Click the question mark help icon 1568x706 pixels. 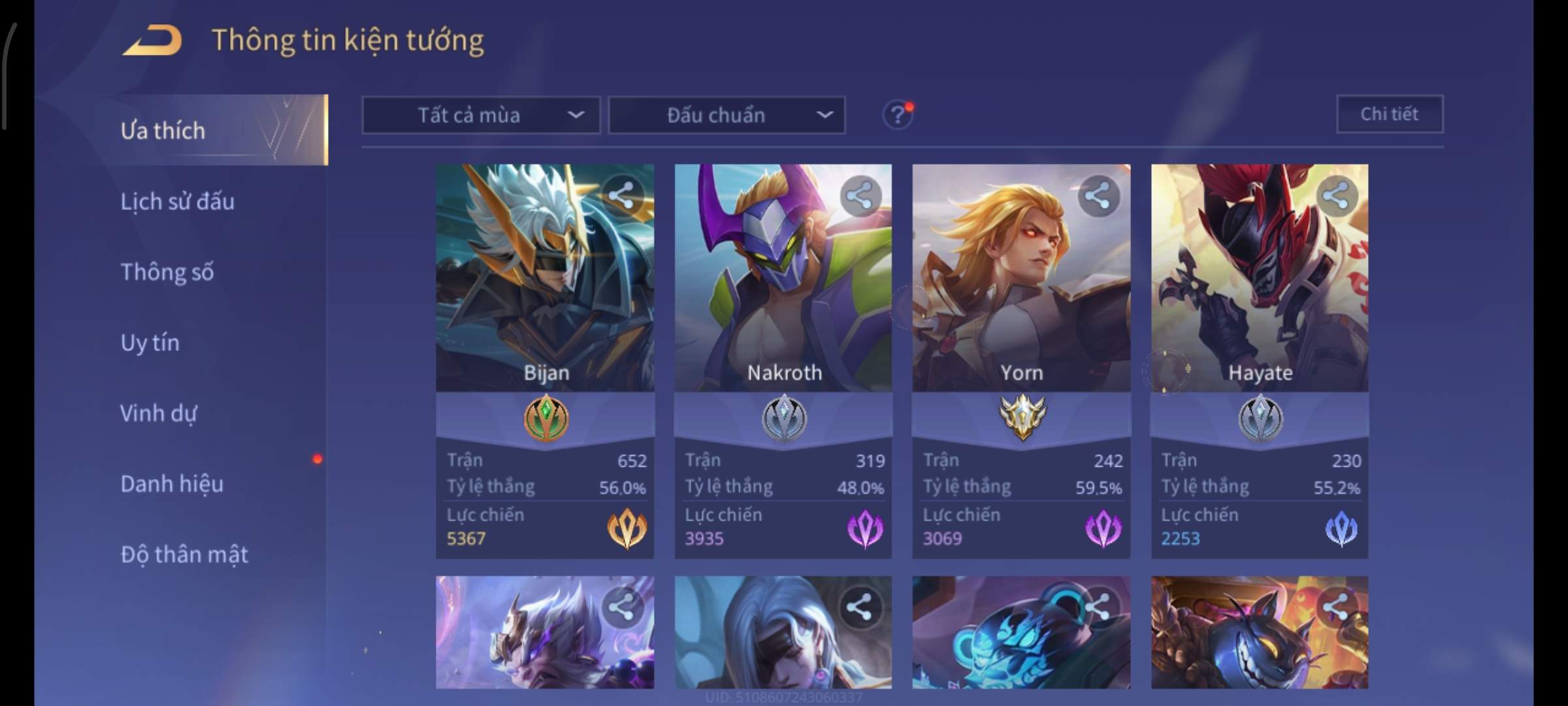pos(897,116)
